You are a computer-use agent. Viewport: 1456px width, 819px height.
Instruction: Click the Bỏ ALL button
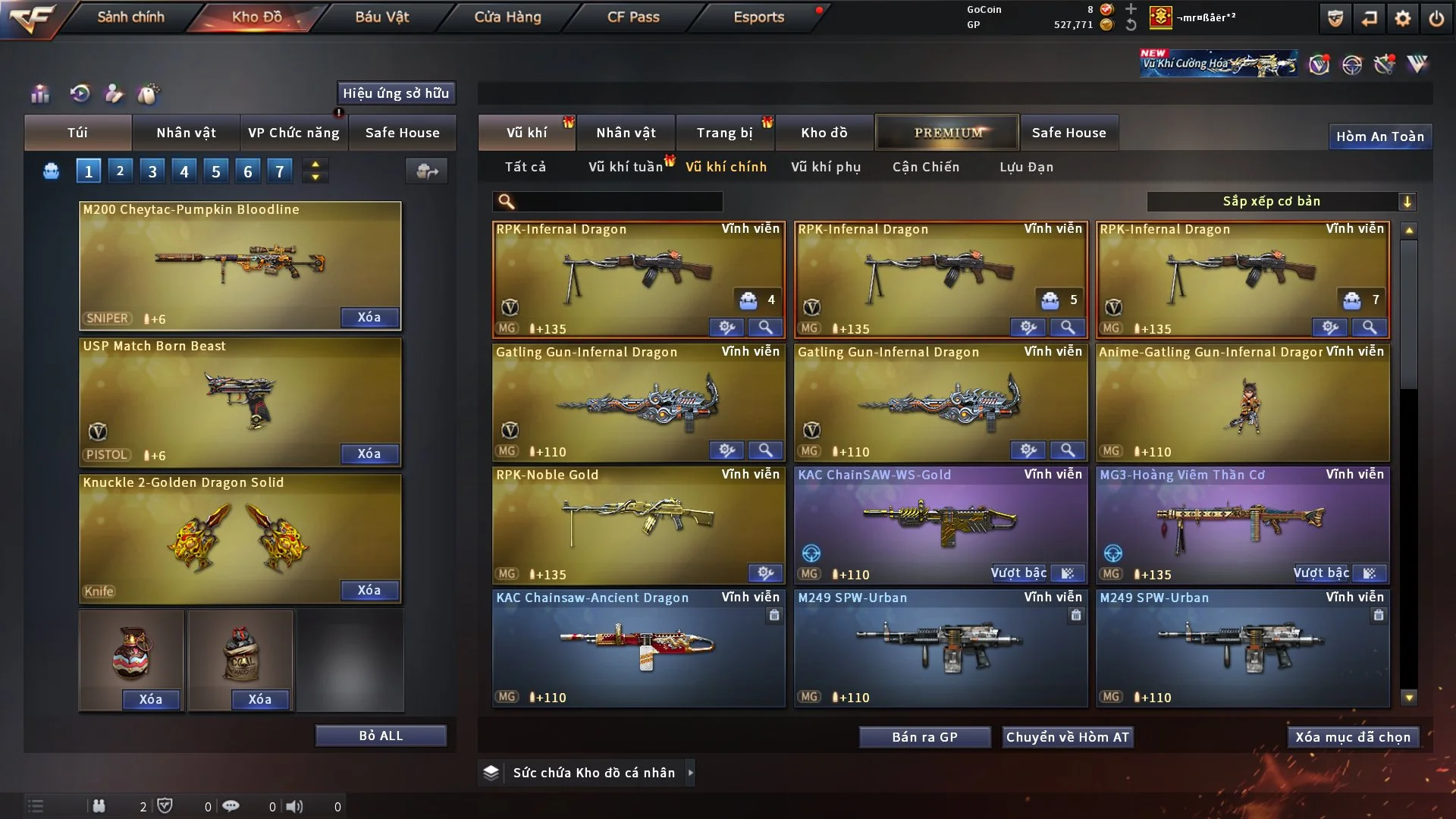(381, 736)
